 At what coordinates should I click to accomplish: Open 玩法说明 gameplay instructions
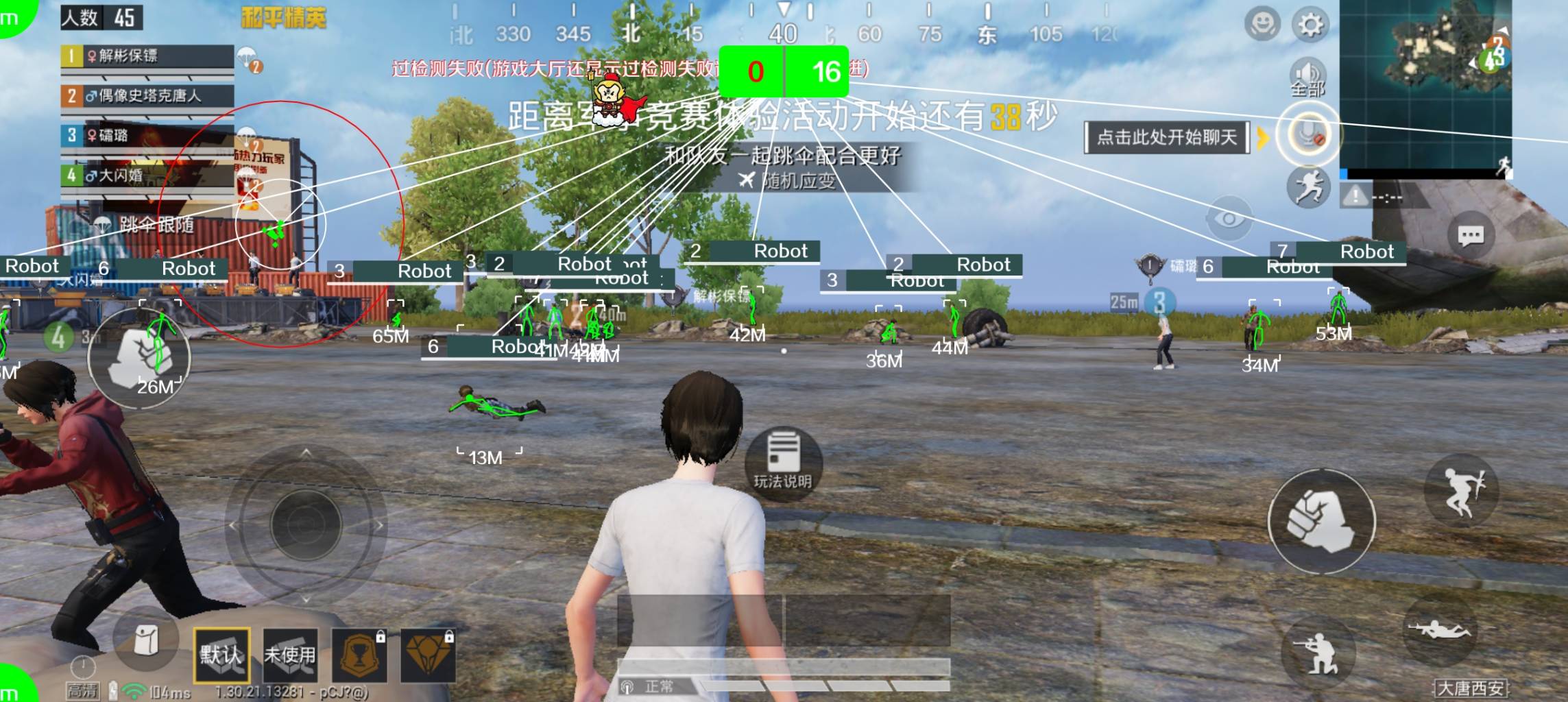click(x=782, y=459)
